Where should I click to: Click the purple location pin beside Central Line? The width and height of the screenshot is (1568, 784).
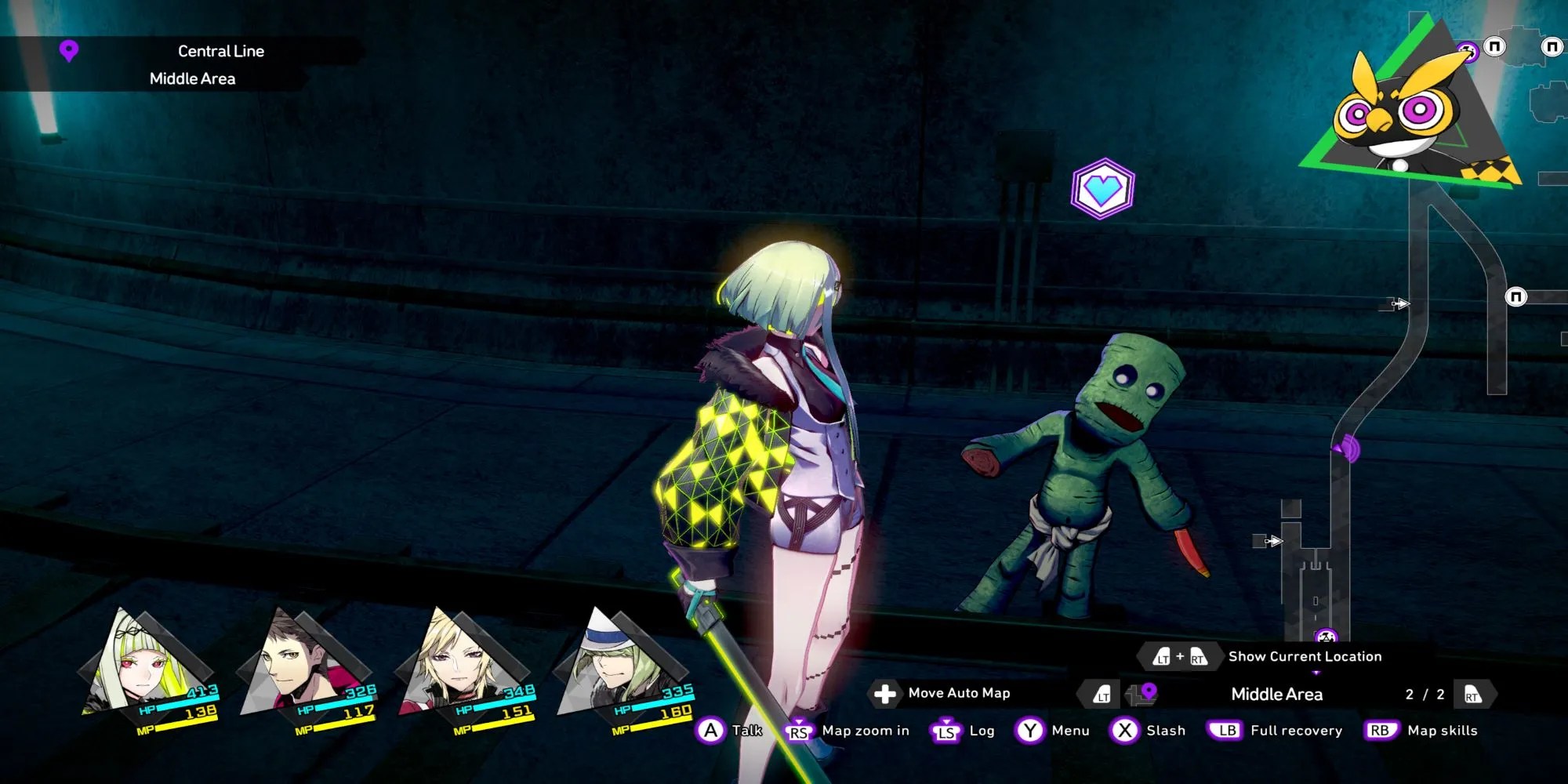(x=69, y=52)
